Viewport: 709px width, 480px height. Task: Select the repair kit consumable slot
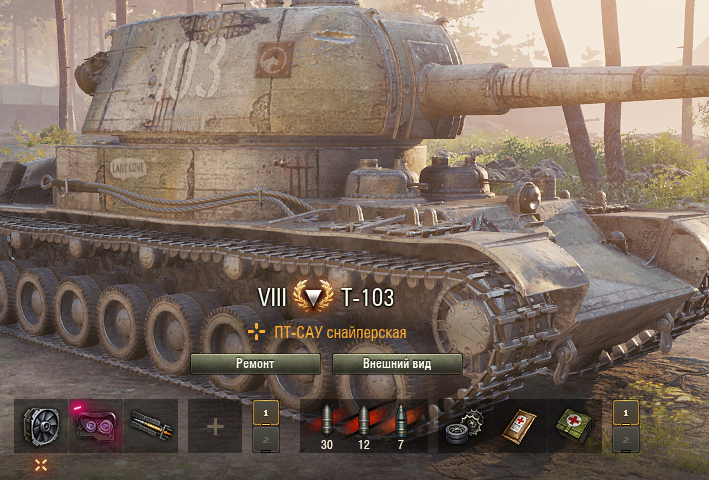click(464, 426)
